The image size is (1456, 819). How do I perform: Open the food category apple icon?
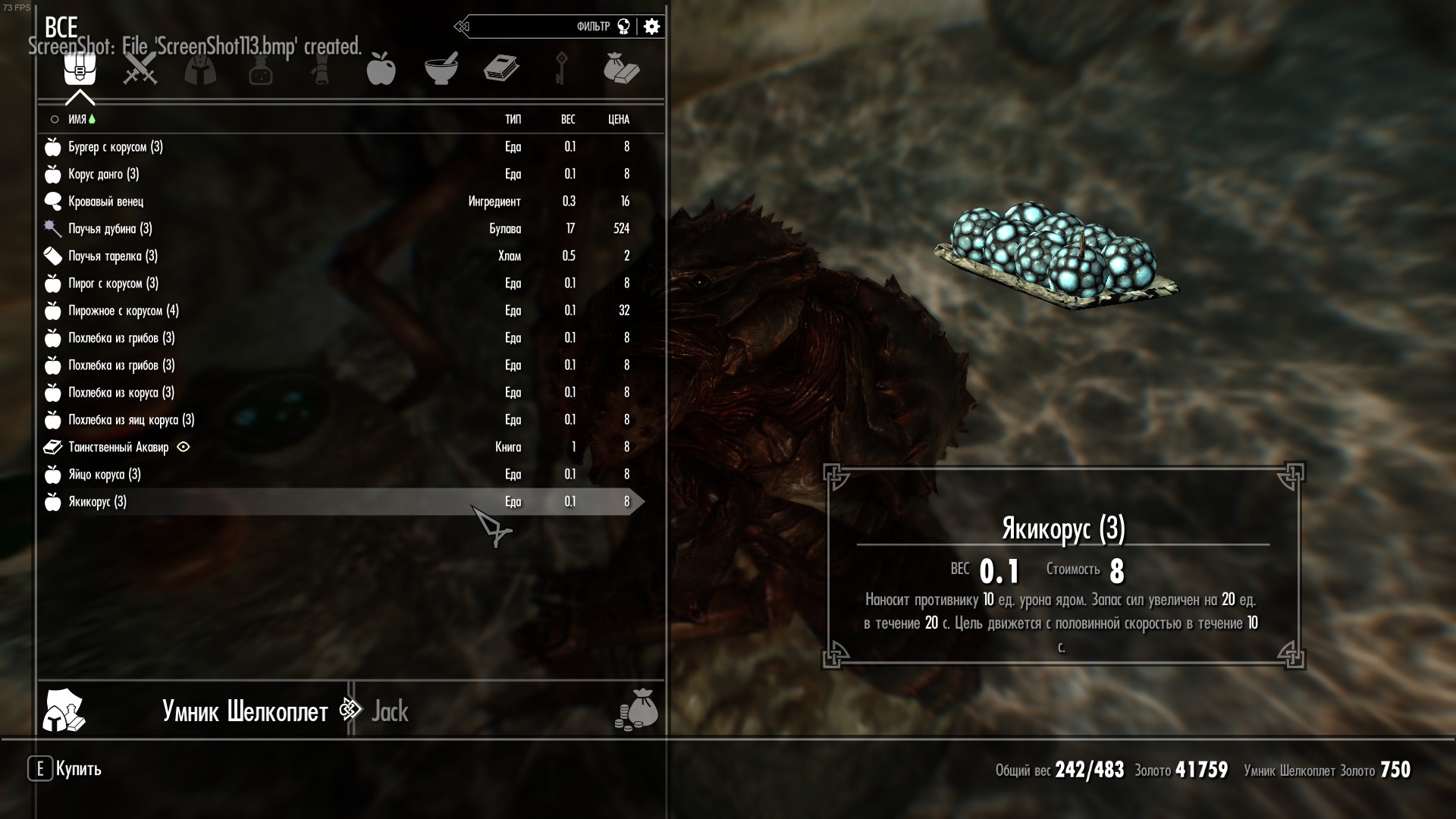click(381, 70)
